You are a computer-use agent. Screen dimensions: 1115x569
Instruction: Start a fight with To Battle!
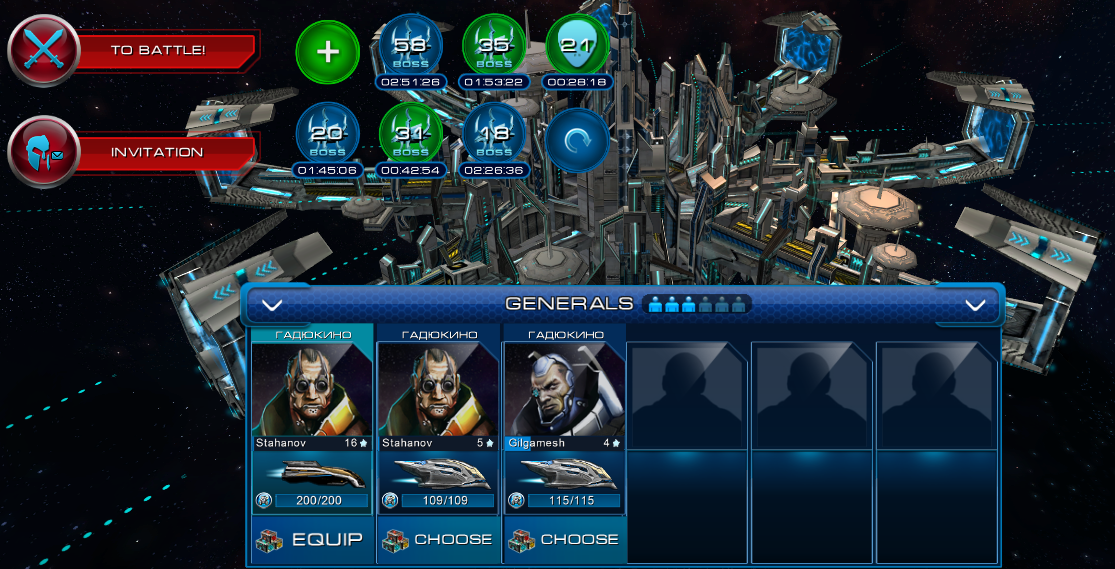pyautogui.click(x=157, y=49)
